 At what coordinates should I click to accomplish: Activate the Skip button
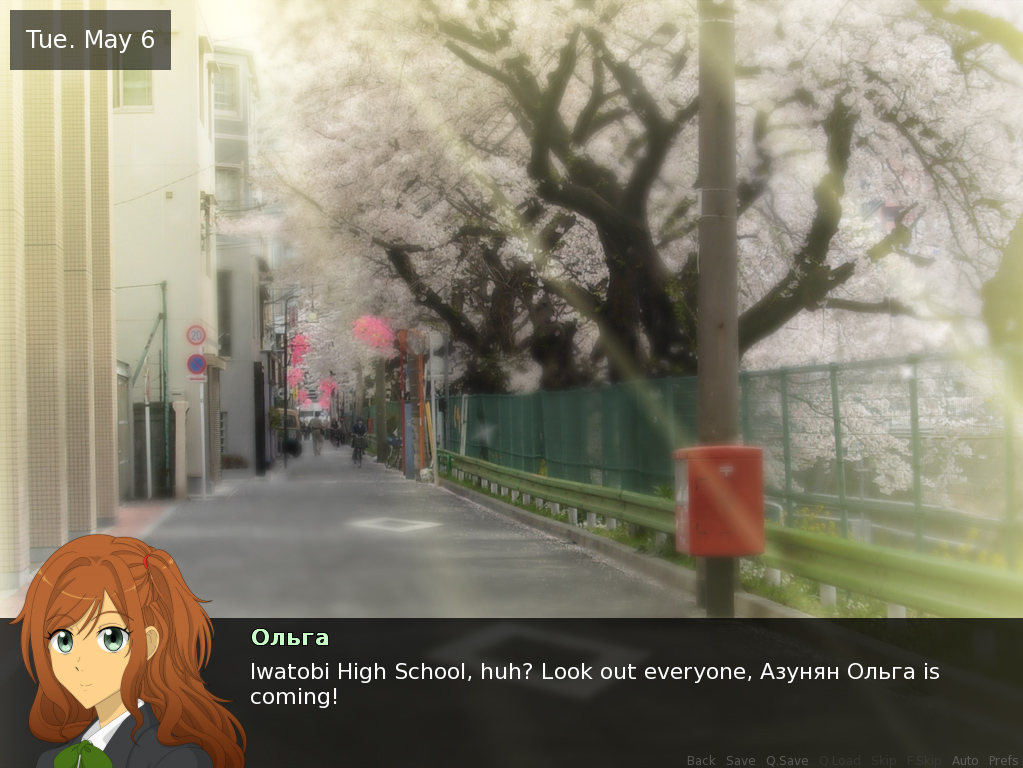883,761
